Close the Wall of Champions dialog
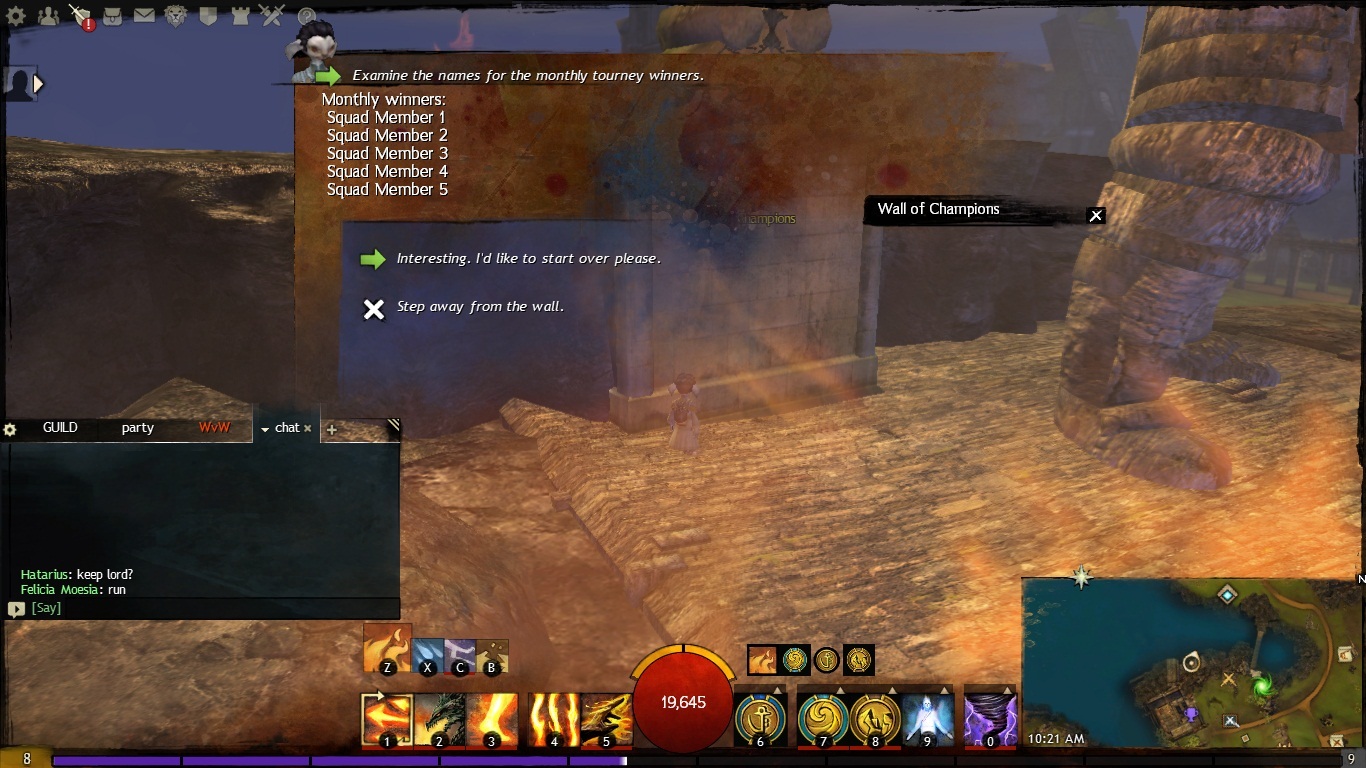 click(1096, 215)
